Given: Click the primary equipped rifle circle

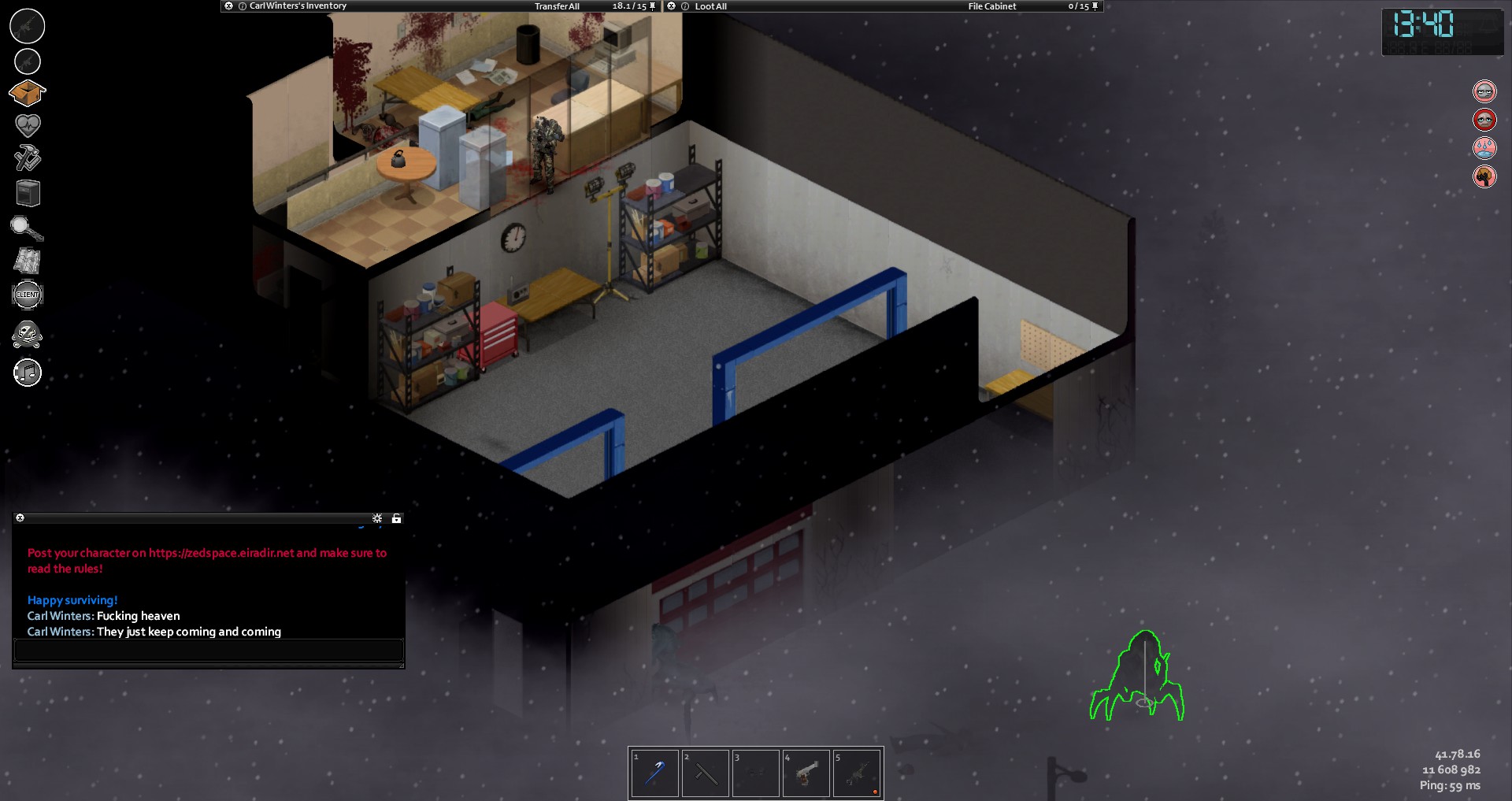Looking at the screenshot, I should (x=27, y=26).
